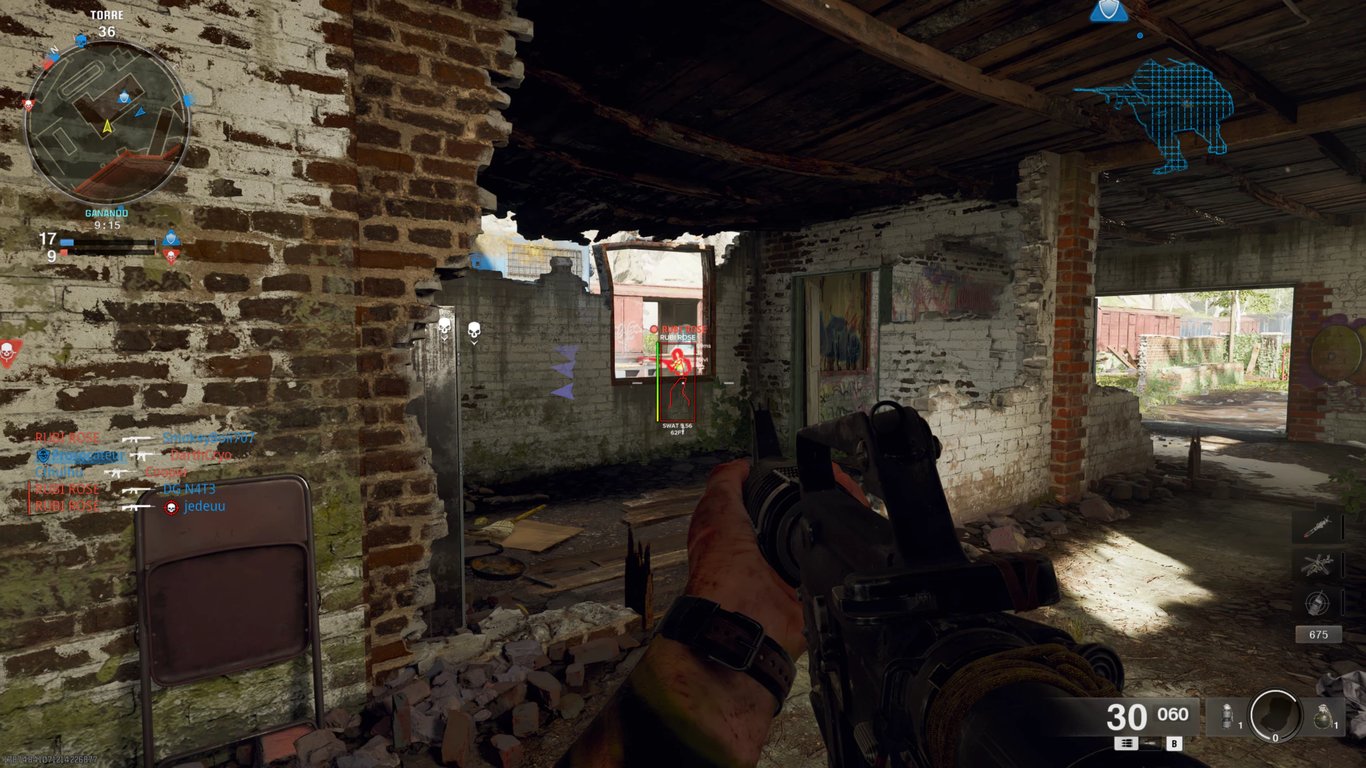Screen dimensions: 1366x768
Task: Click the rifle icon between RUBI ROSE and SmokeyBoii707
Action: click(x=136, y=440)
